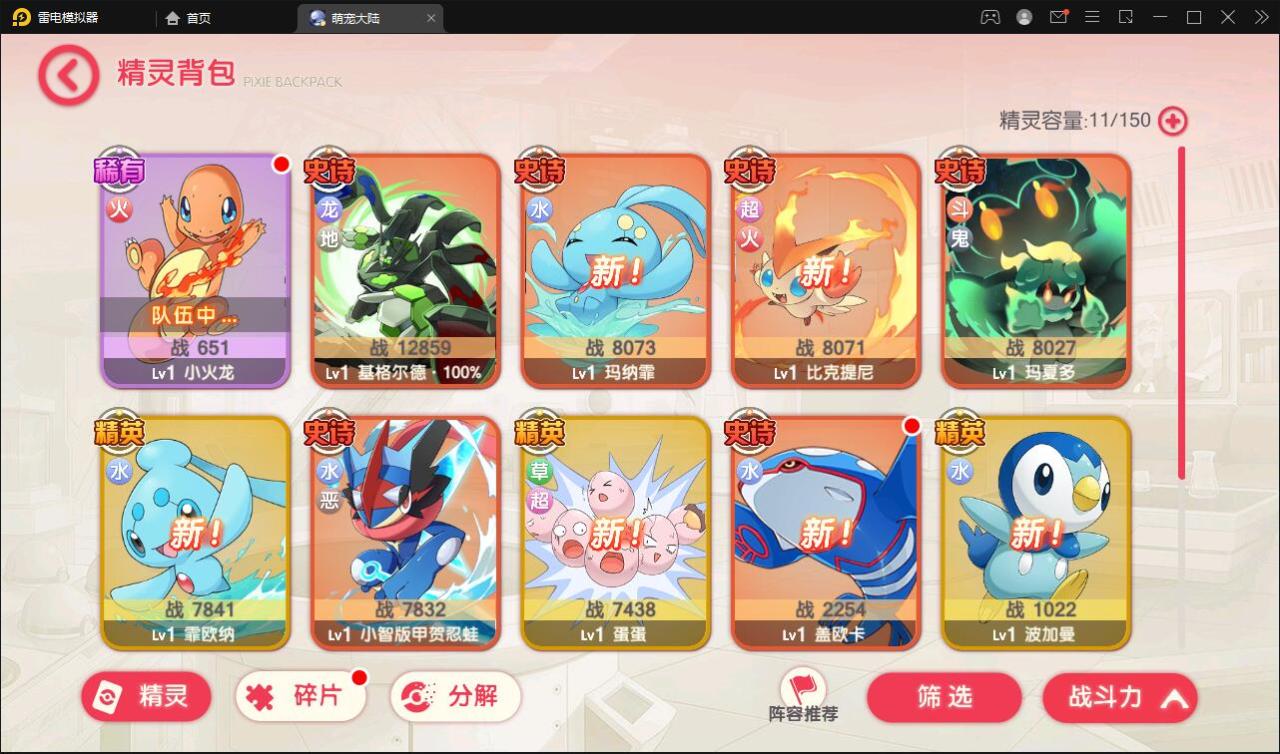The height and width of the screenshot is (754, 1280).
Task: Expand the 战斗力 sort order chevron
Action: point(1175,697)
